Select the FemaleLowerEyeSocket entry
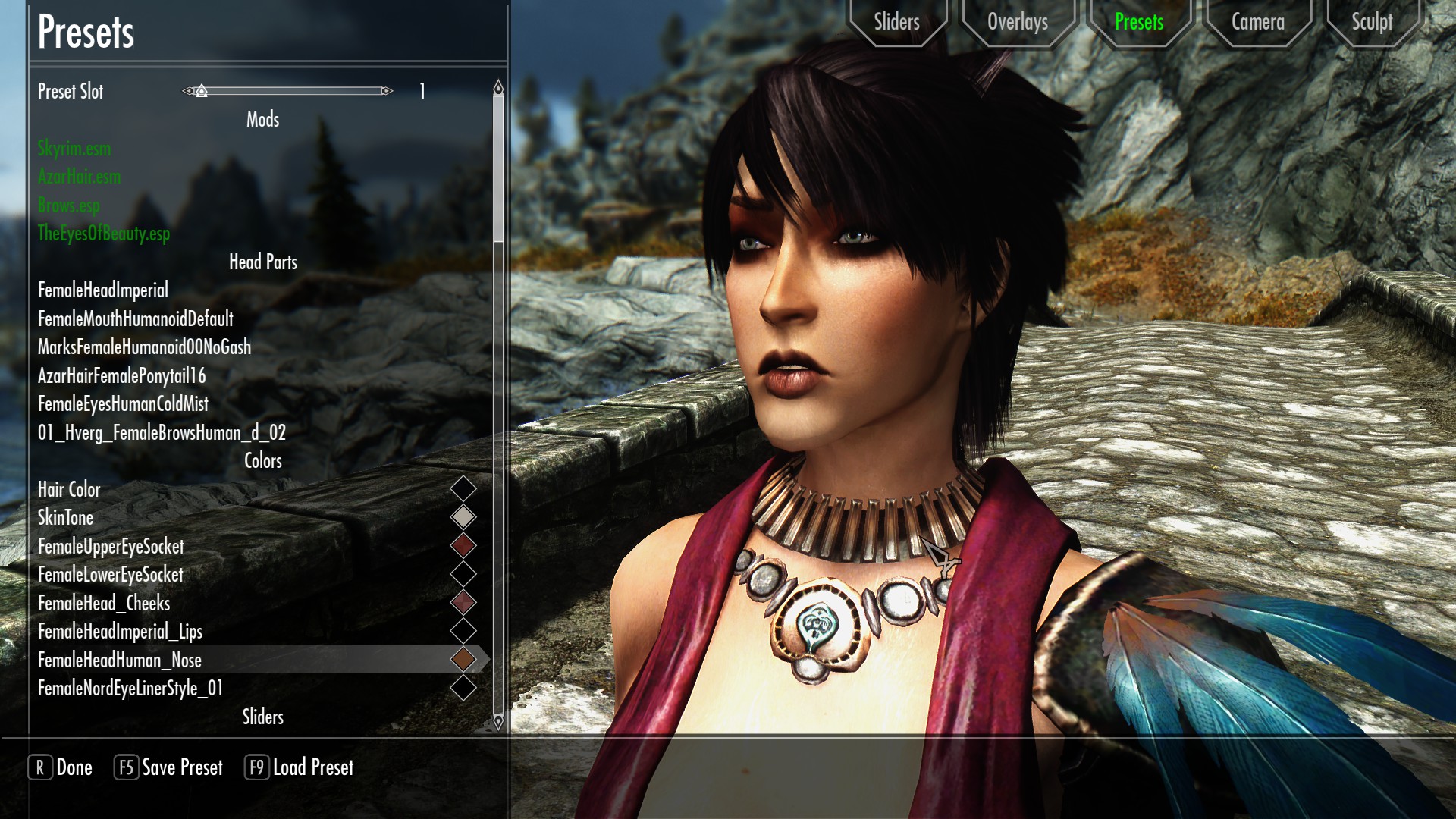The width and height of the screenshot is (1456, 819). [x=111, y=575]
